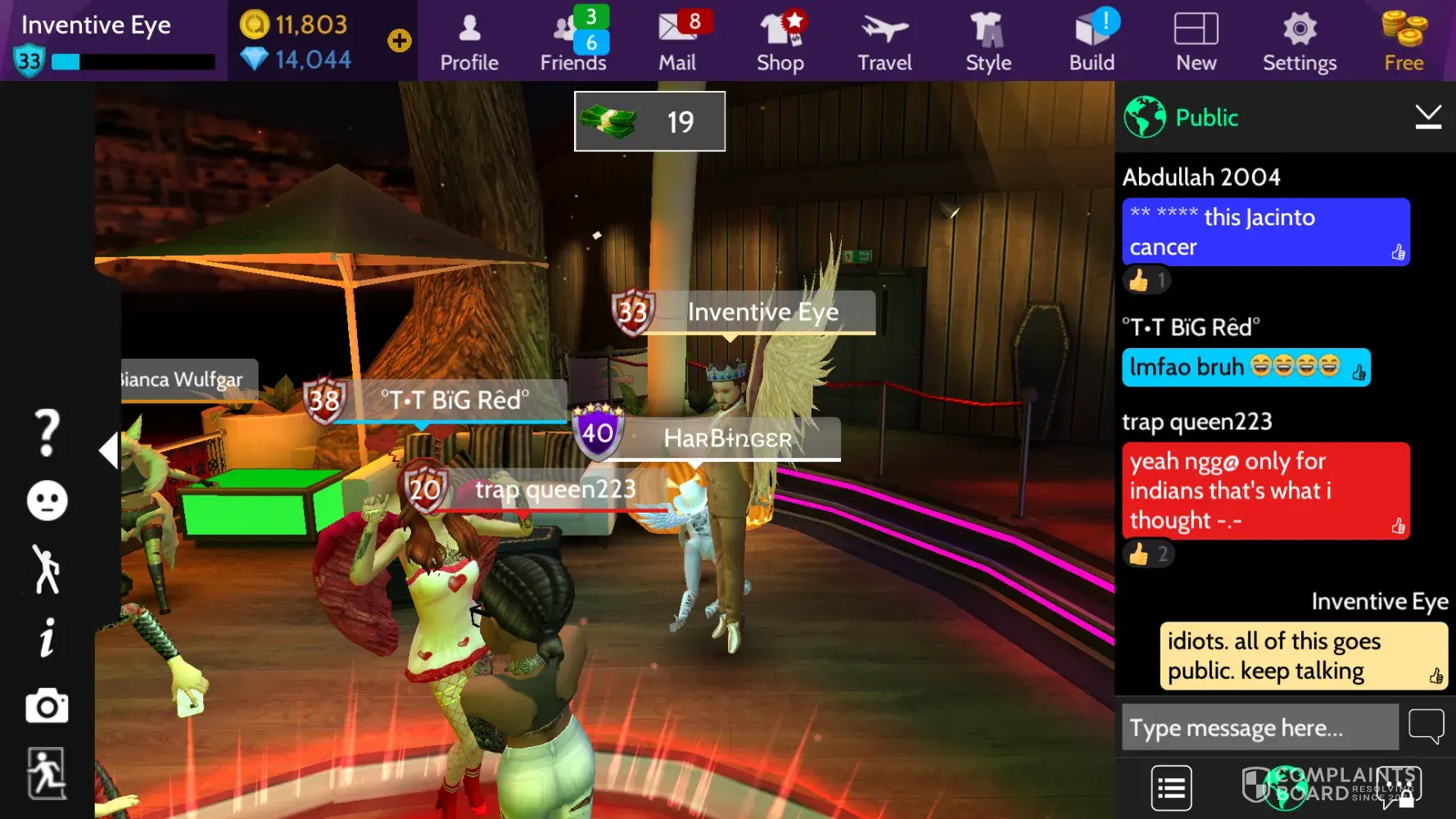
Task: Open the New items panel
Action: point(1196,41)
